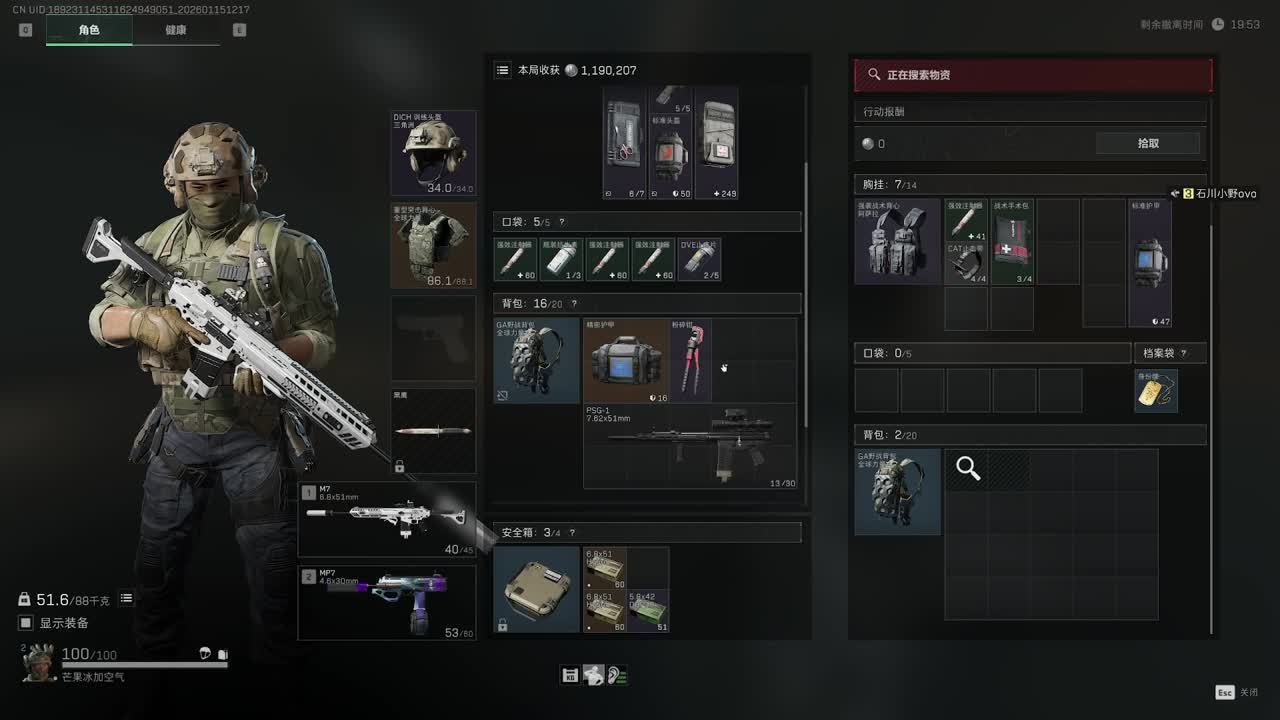The width and height of the screenshot is (1280, 720).
Task: Select the 角色 tab
Action: point(89,30)
